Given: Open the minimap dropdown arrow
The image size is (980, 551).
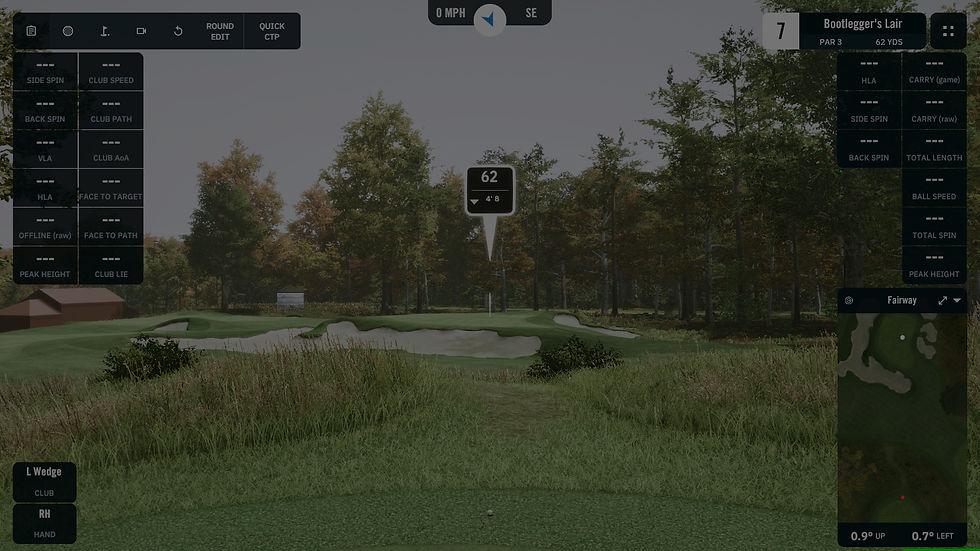Looking at the screenshot, I should [x=957, y=300].
